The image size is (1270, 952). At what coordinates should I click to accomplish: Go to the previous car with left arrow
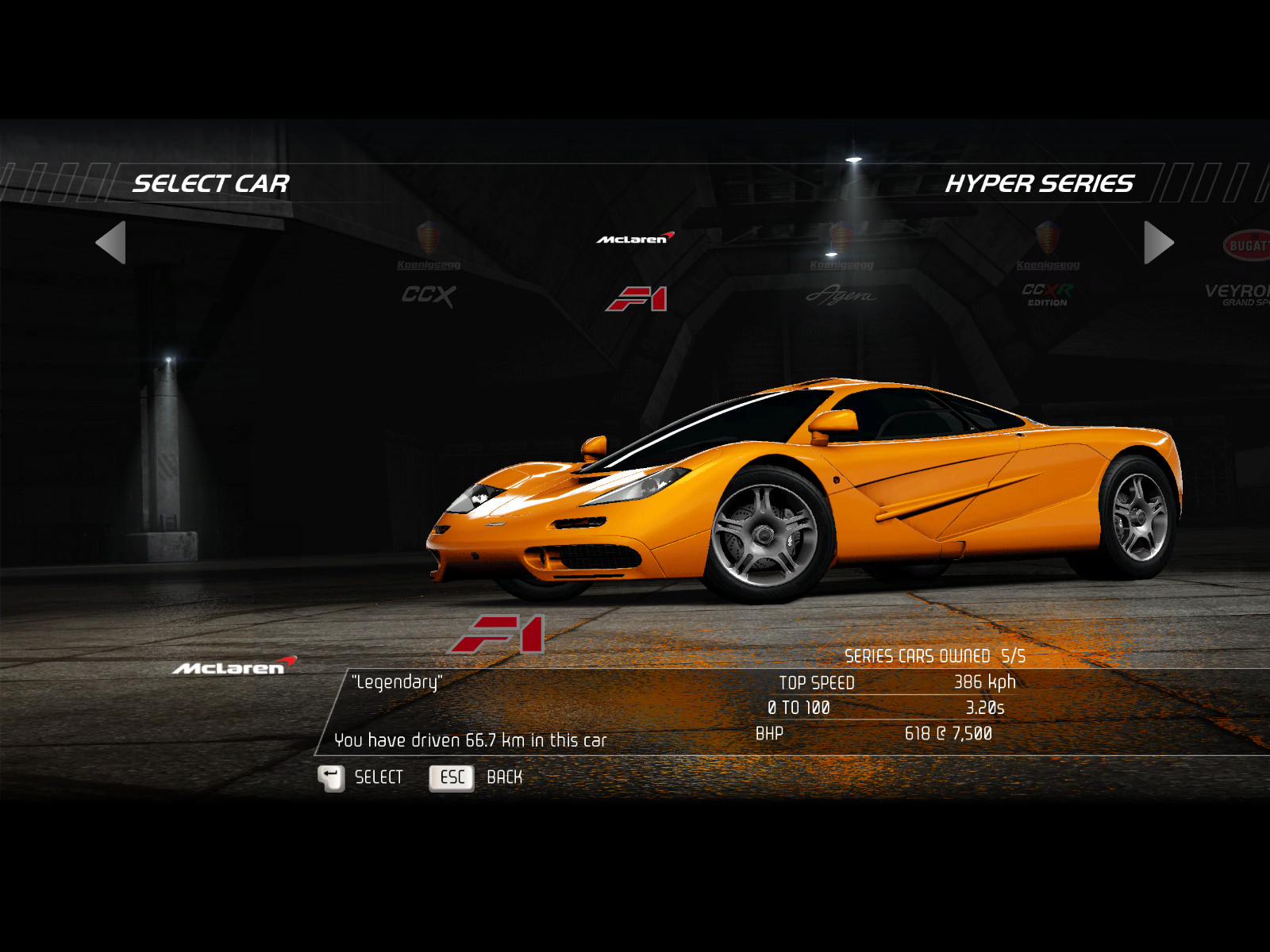coord(111,243)
